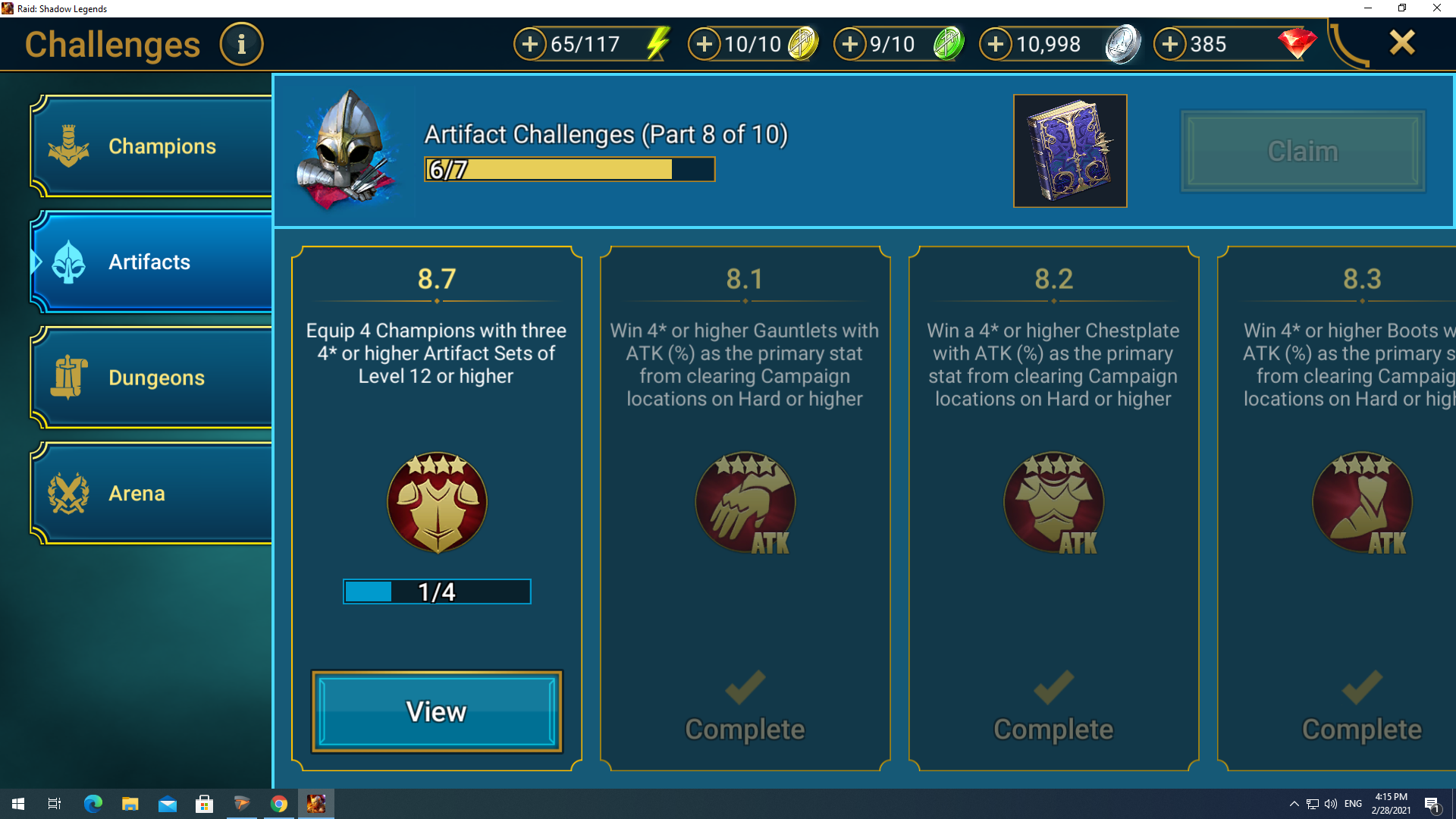Image resolution: width=1456 pixels, height=819 pixels.
Task: Add more energy with the plus button
Action: [530, 45]
